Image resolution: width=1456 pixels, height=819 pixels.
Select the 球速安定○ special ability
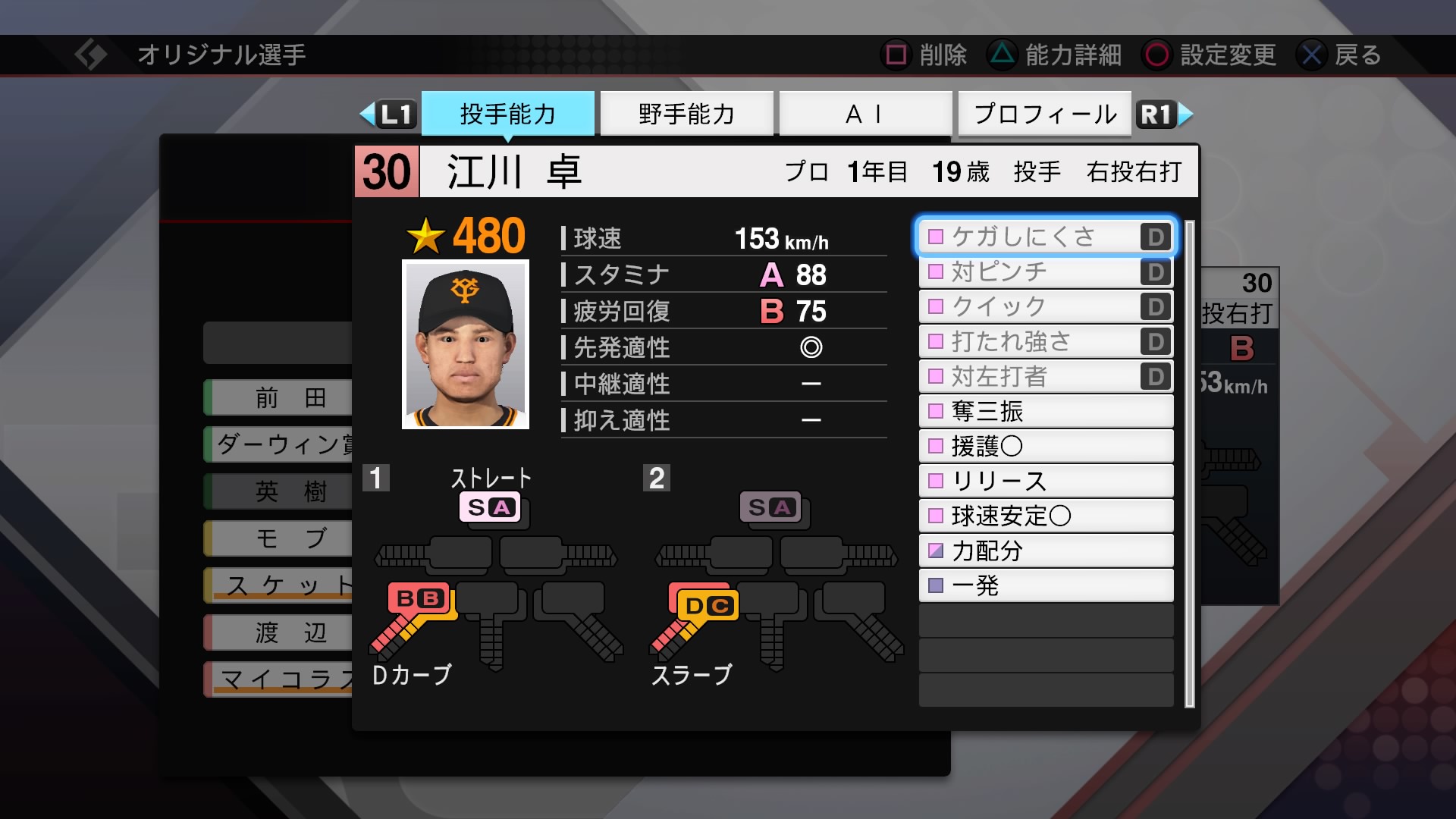point(1045,516)
